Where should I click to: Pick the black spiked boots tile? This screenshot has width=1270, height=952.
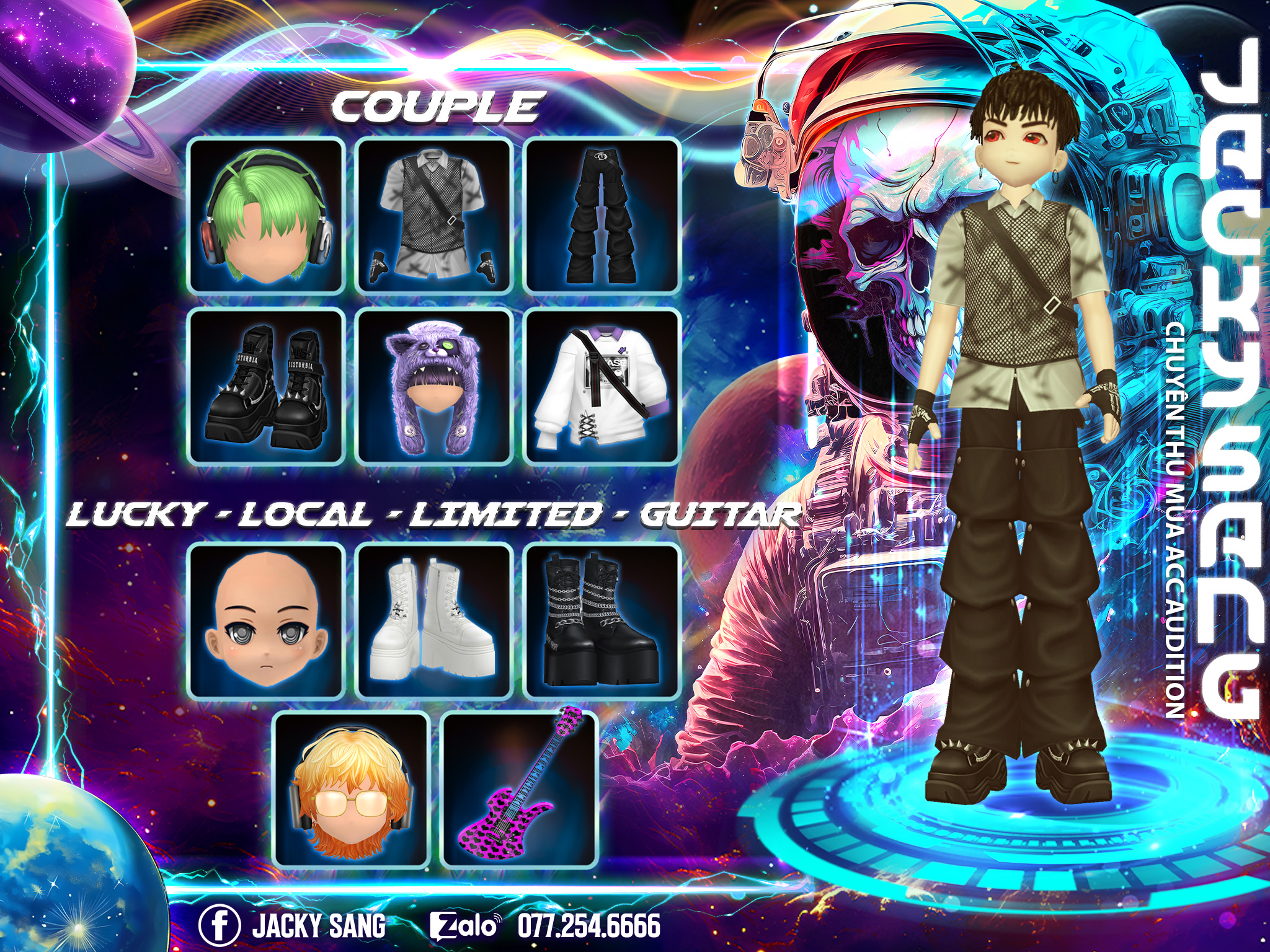[x=266, y=386]
